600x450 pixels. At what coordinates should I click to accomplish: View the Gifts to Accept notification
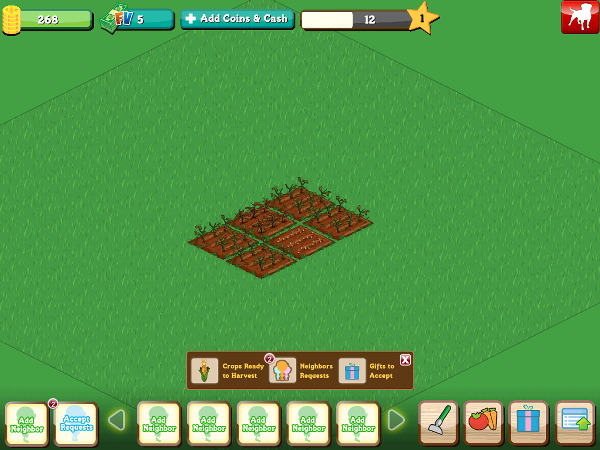(x=367, y=371)
